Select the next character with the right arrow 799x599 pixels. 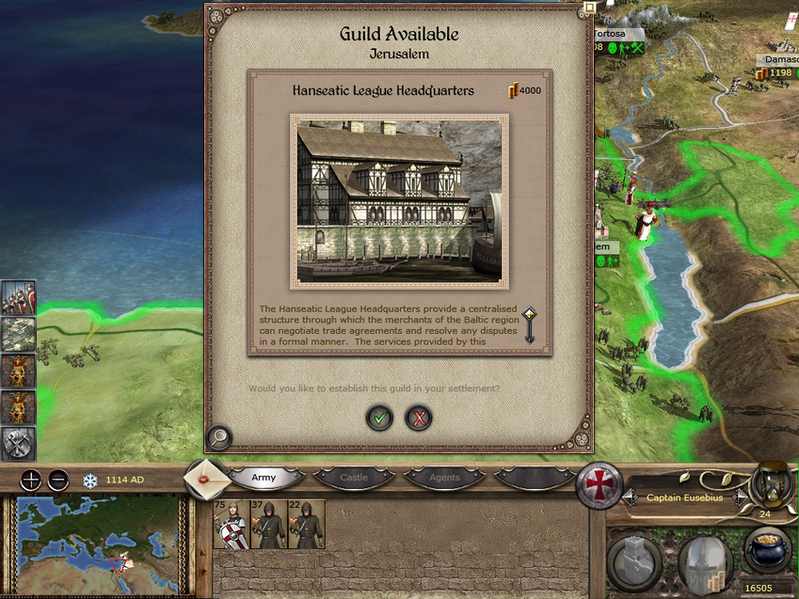coord(741,497)
